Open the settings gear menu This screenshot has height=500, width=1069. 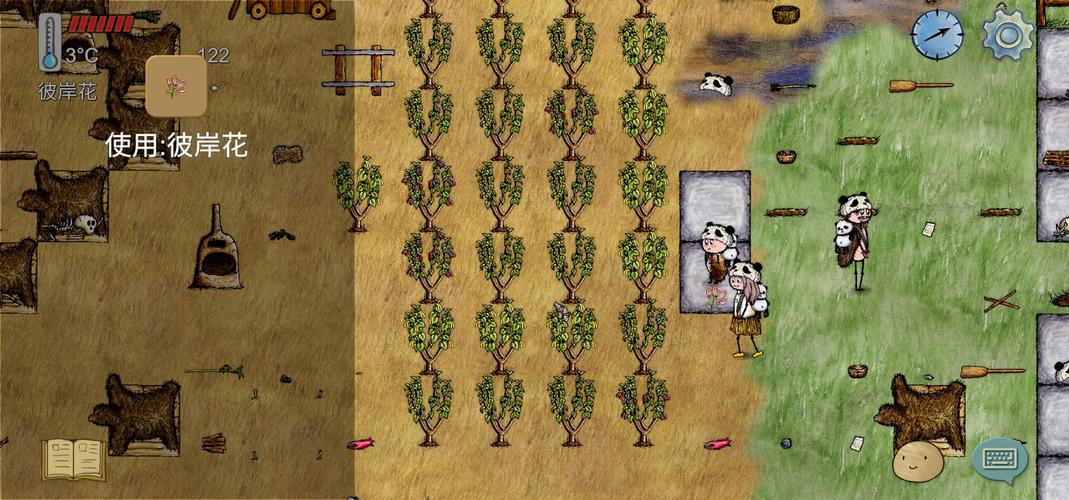[1007, 34]
